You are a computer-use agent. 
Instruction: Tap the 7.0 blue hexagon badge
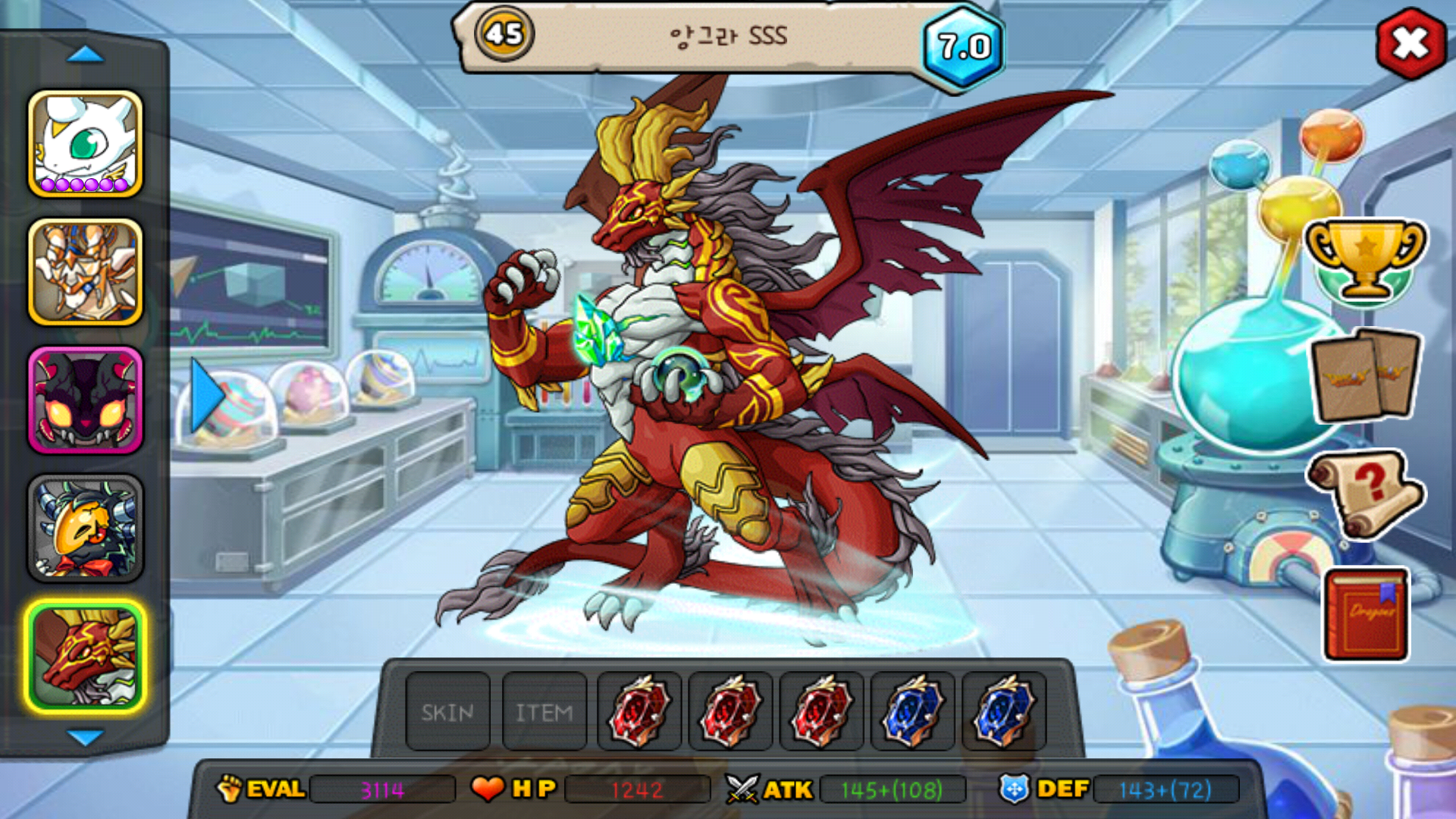(964, 47)
